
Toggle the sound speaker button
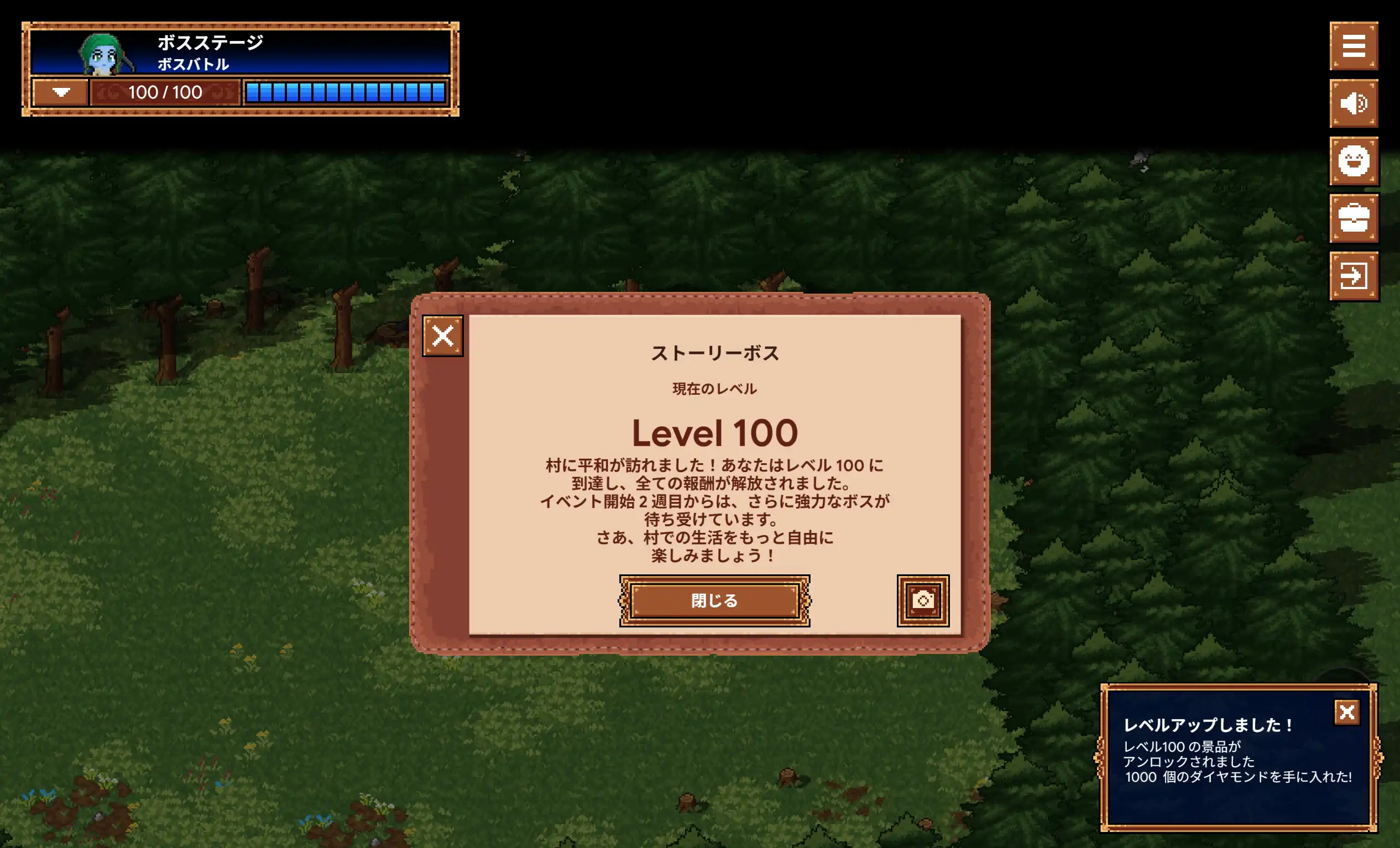1354,103
